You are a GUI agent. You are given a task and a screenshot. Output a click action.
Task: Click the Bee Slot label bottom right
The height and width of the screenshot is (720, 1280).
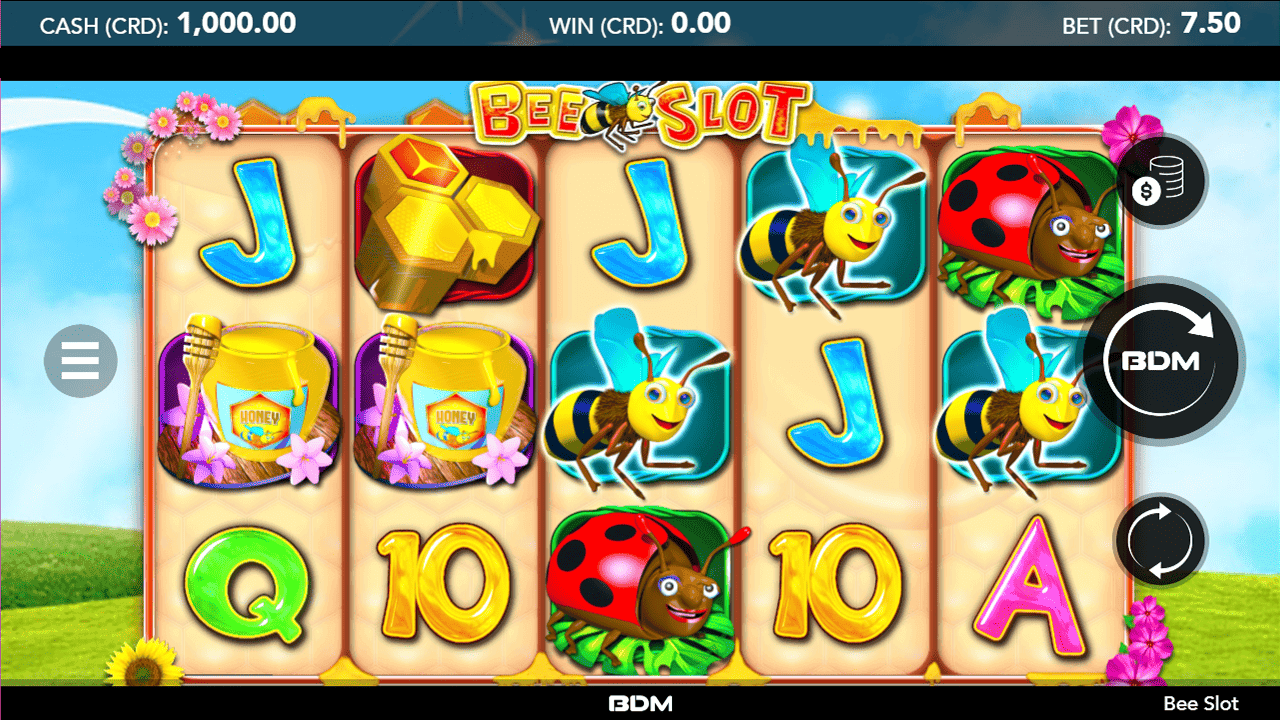coord(1203,703)
